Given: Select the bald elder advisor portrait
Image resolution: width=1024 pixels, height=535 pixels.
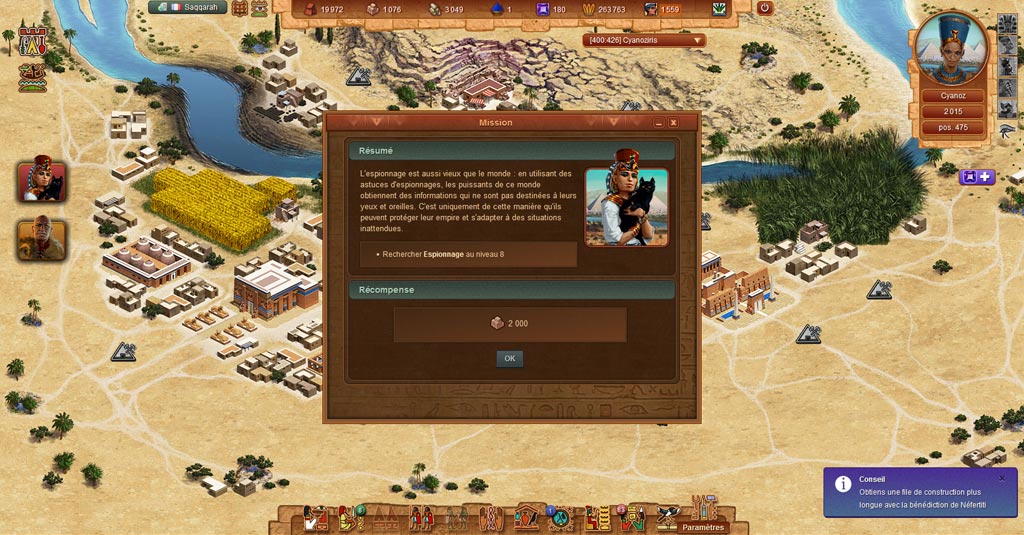Looking at the screenshot, I should click(42, 238).
